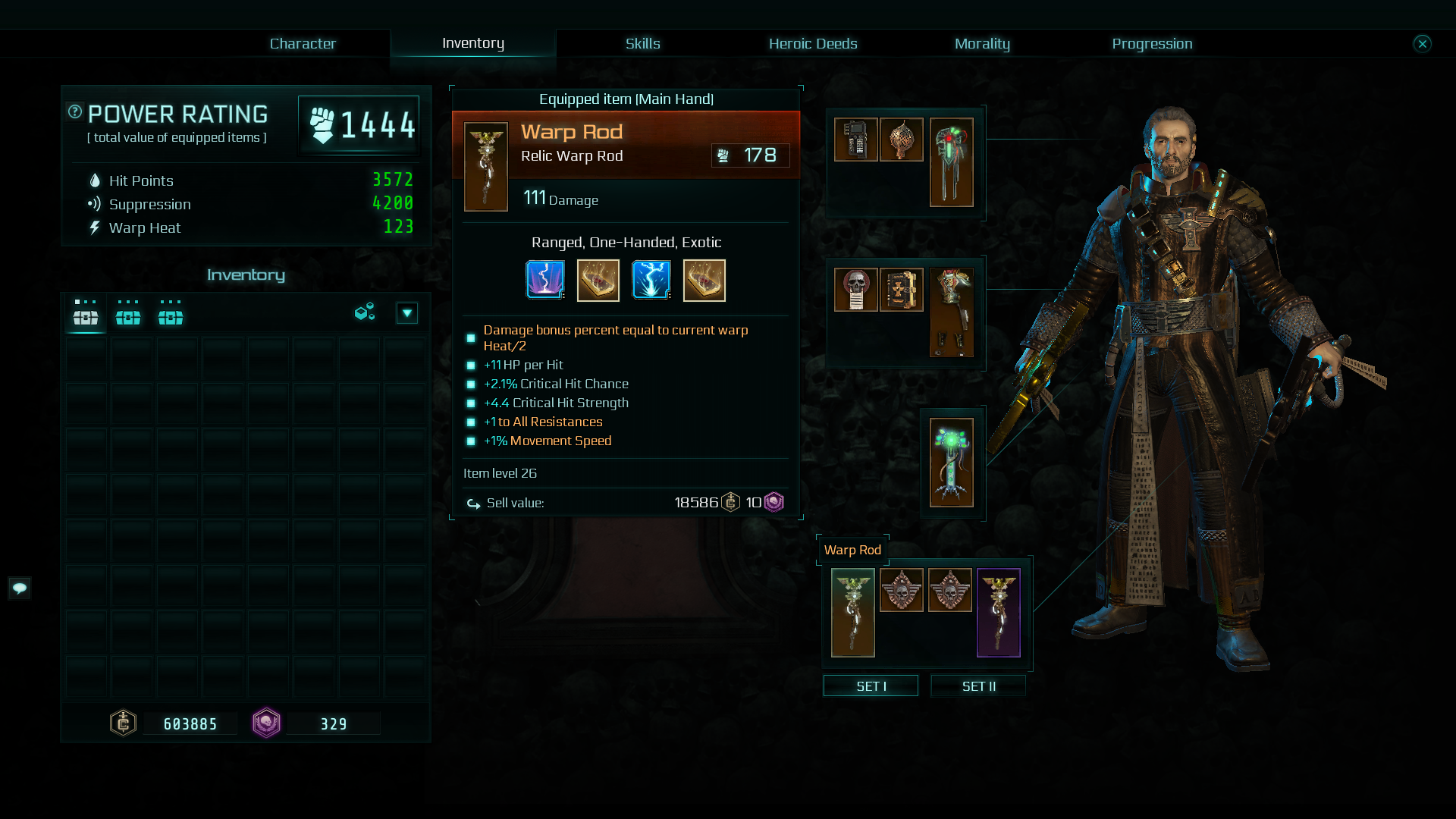This screenshot has width=1456, height=819.
Task: Switch to the Character tab
Action: 303,43
